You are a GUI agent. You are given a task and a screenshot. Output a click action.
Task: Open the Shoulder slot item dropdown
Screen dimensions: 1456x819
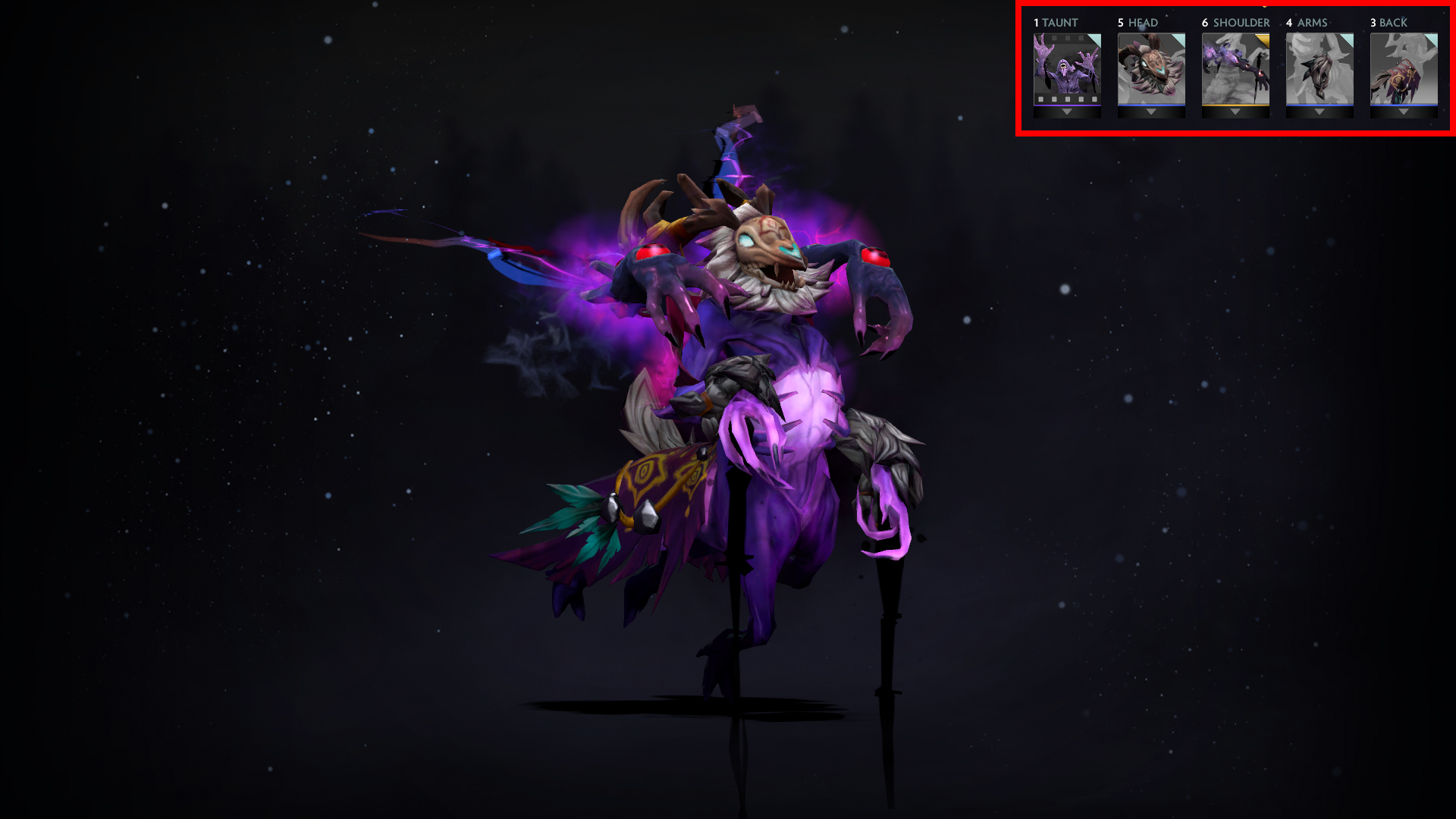coord(1235,111)
